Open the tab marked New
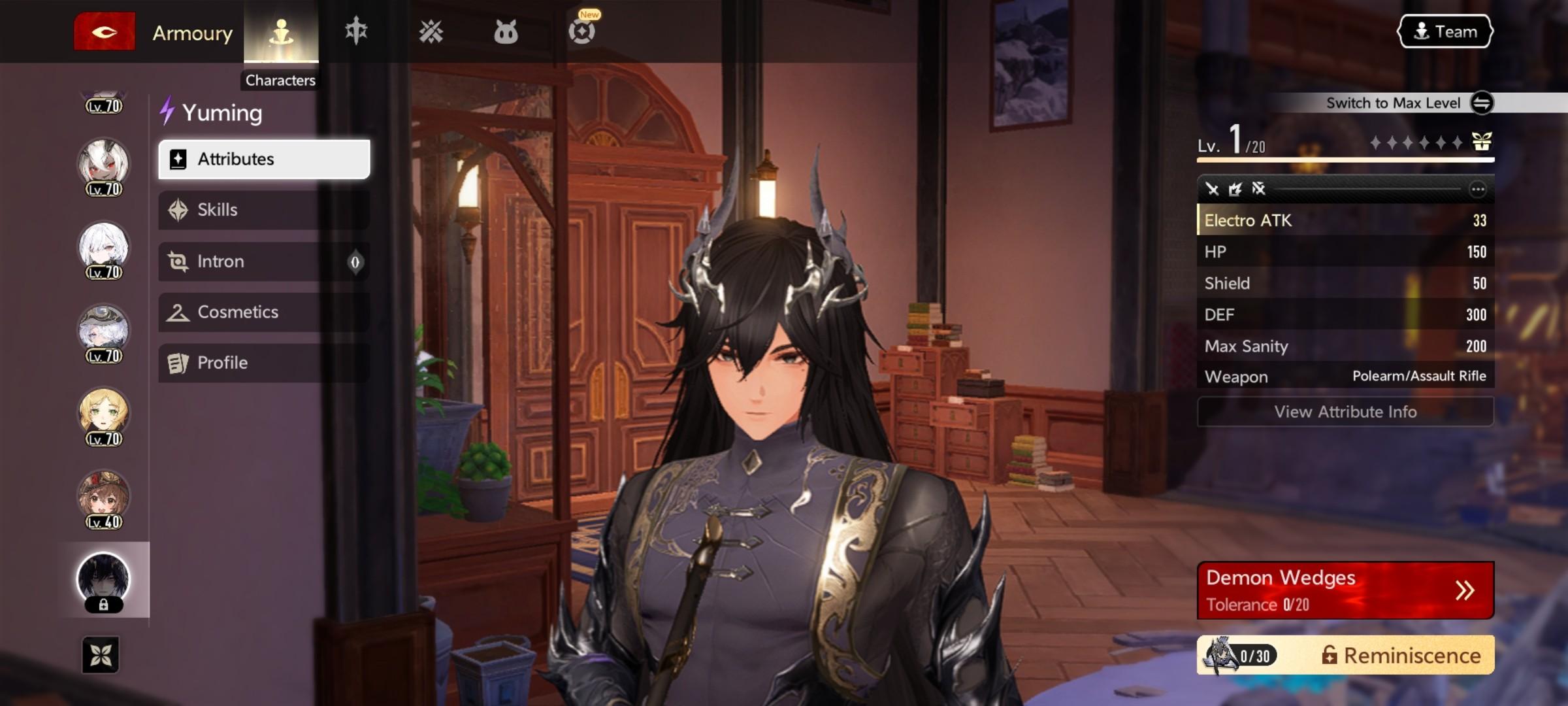1568x706 pixels. click(581, 32)
